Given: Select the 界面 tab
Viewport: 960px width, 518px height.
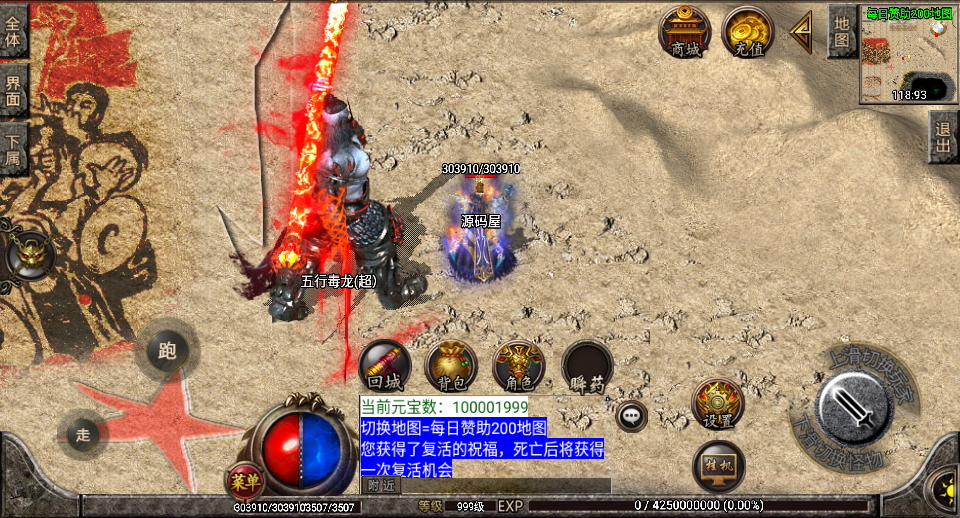Looking at the screenshot, I should click(13, 91).
